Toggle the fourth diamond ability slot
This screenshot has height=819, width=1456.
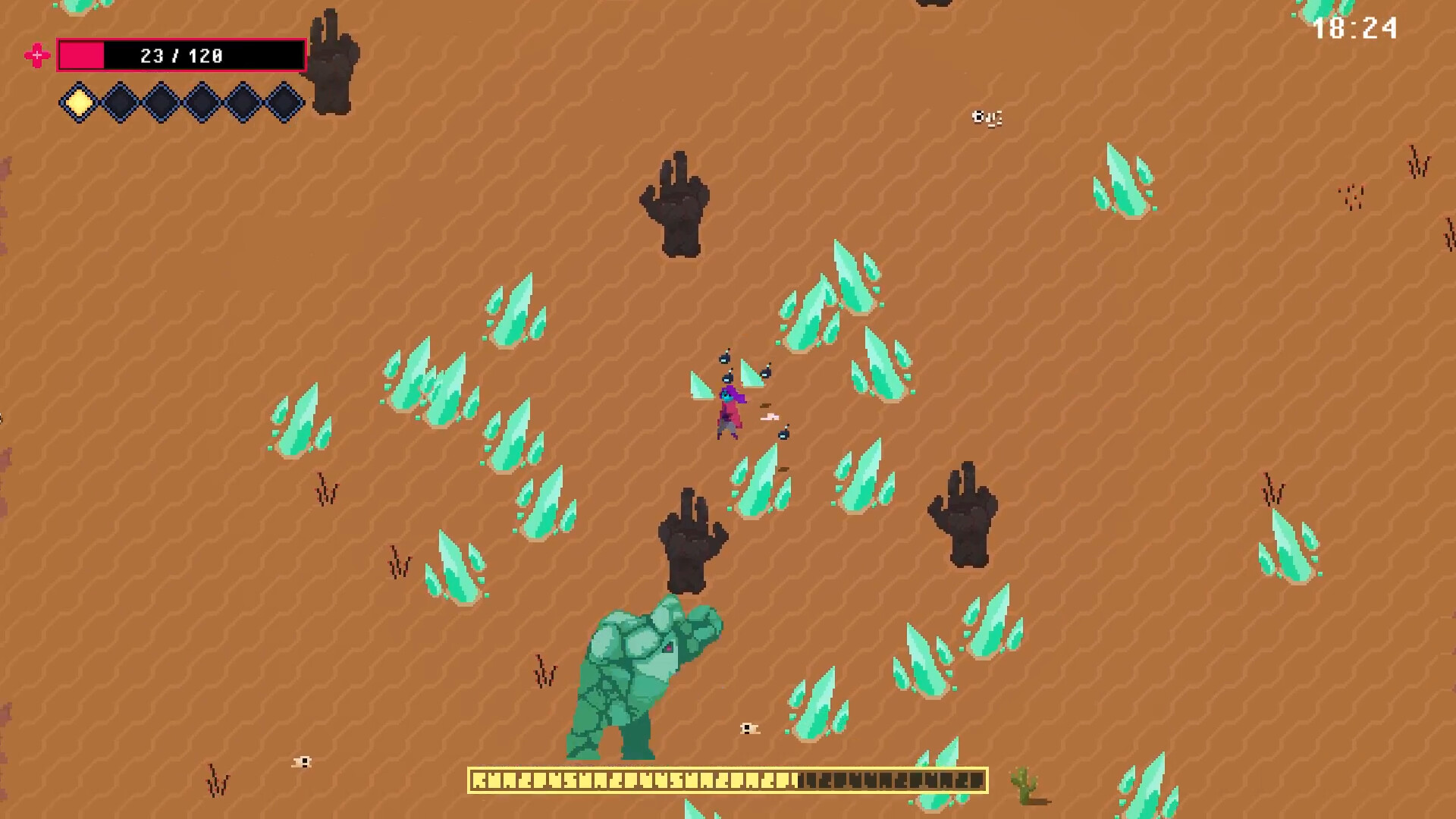click(x=202, y=102)
